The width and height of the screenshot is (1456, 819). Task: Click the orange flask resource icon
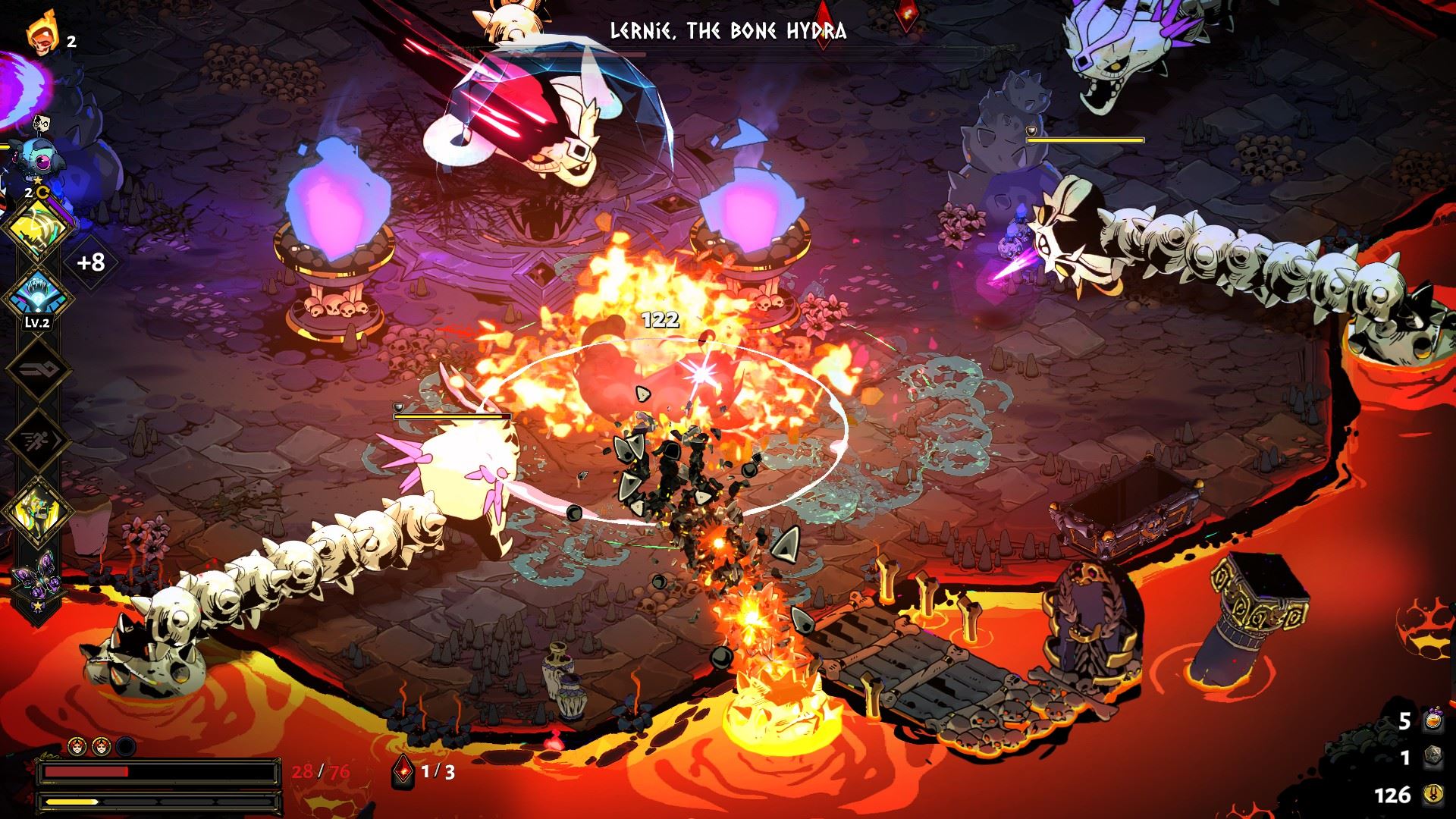click(1431, 721)
